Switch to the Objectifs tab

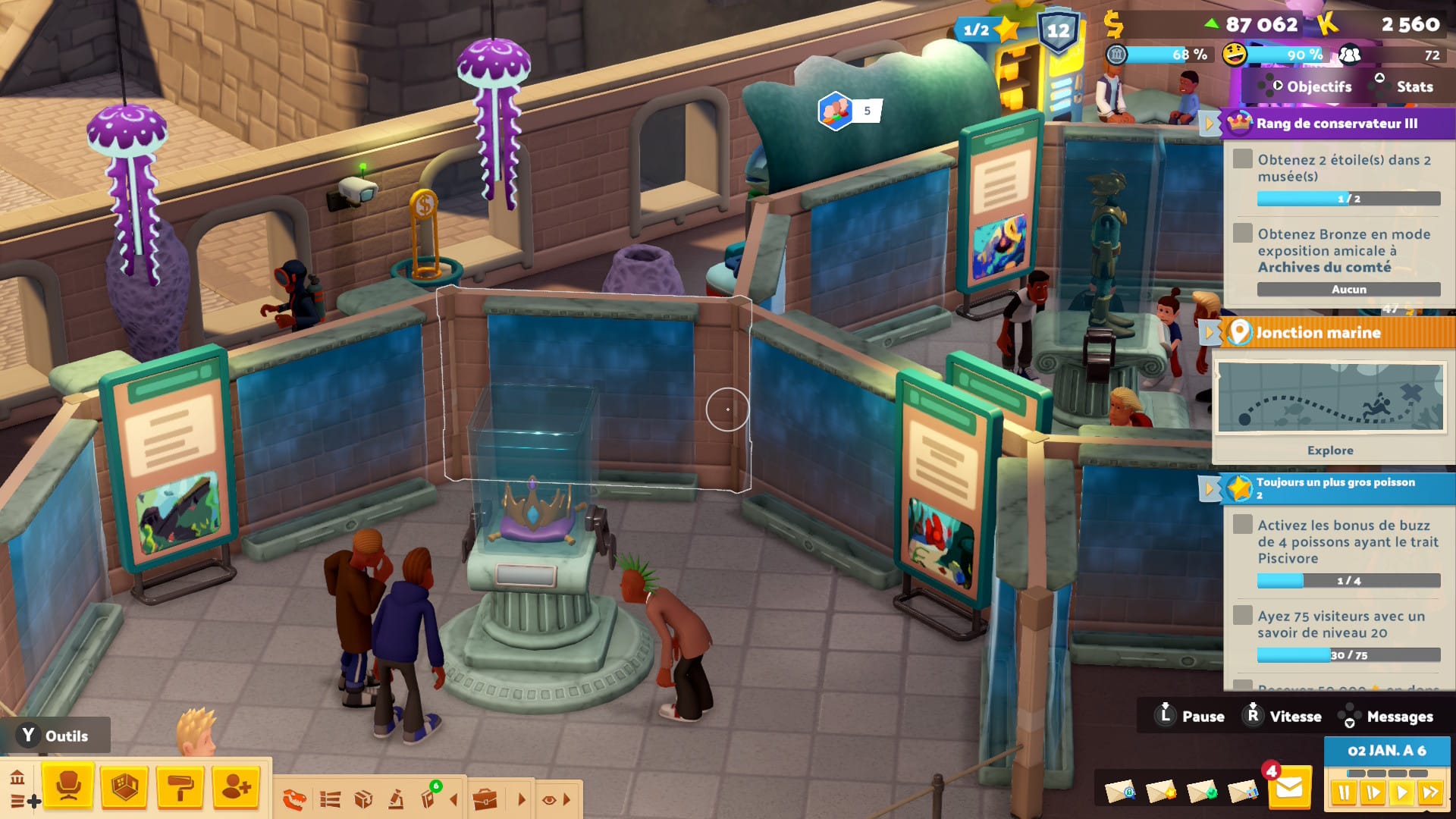click(x=1319, y=86)
